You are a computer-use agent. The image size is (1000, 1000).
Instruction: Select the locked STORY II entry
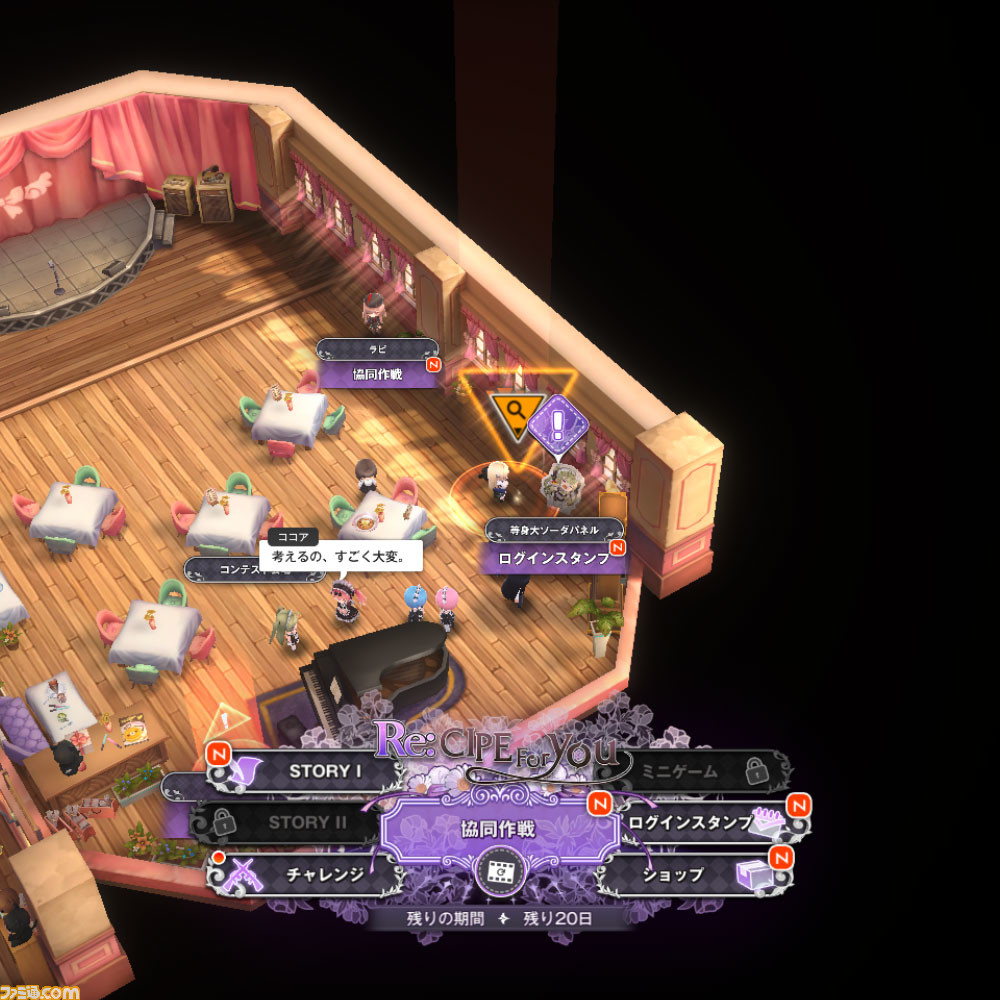(x=298, y=823)
